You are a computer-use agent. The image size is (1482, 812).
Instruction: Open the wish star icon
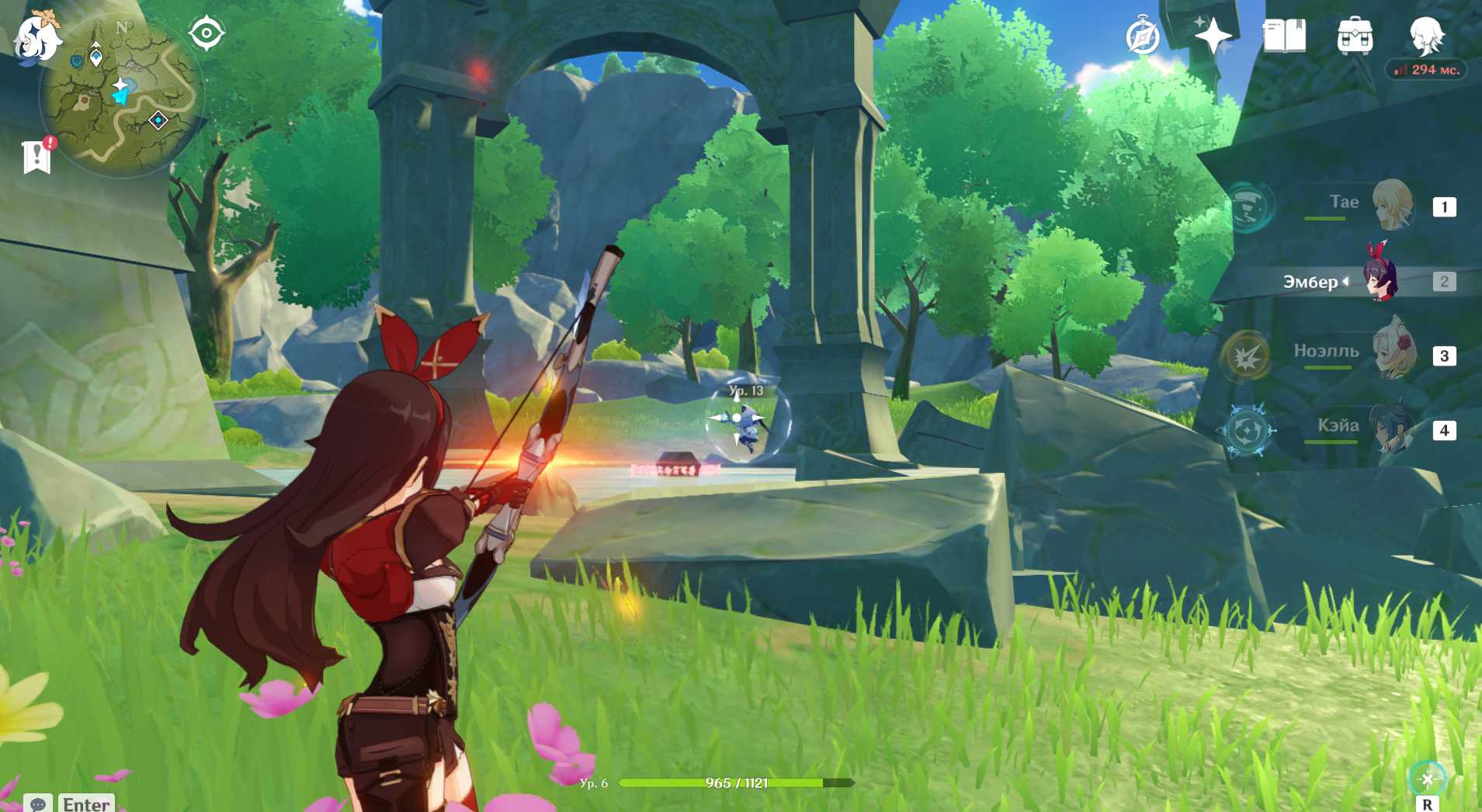click(x=1213, y=36)
